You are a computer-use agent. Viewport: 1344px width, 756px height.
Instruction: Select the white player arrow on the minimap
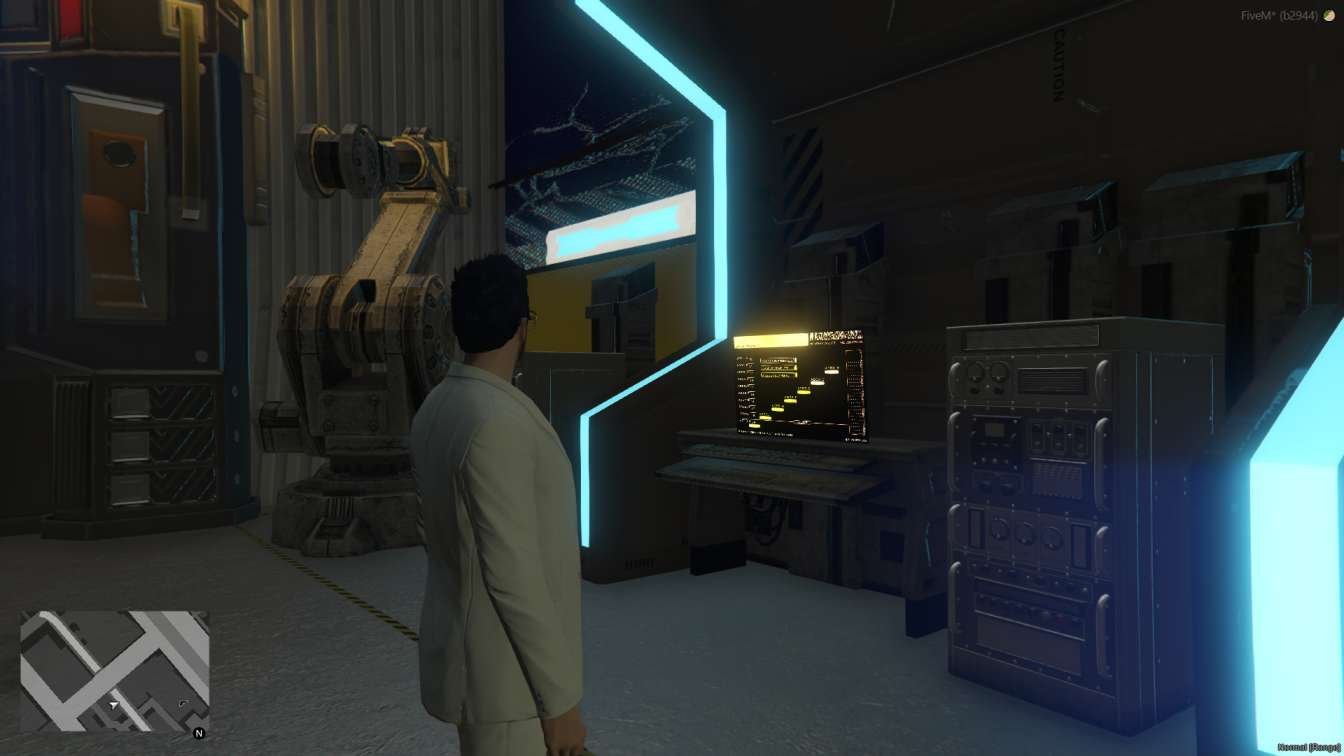click(114, 705)
